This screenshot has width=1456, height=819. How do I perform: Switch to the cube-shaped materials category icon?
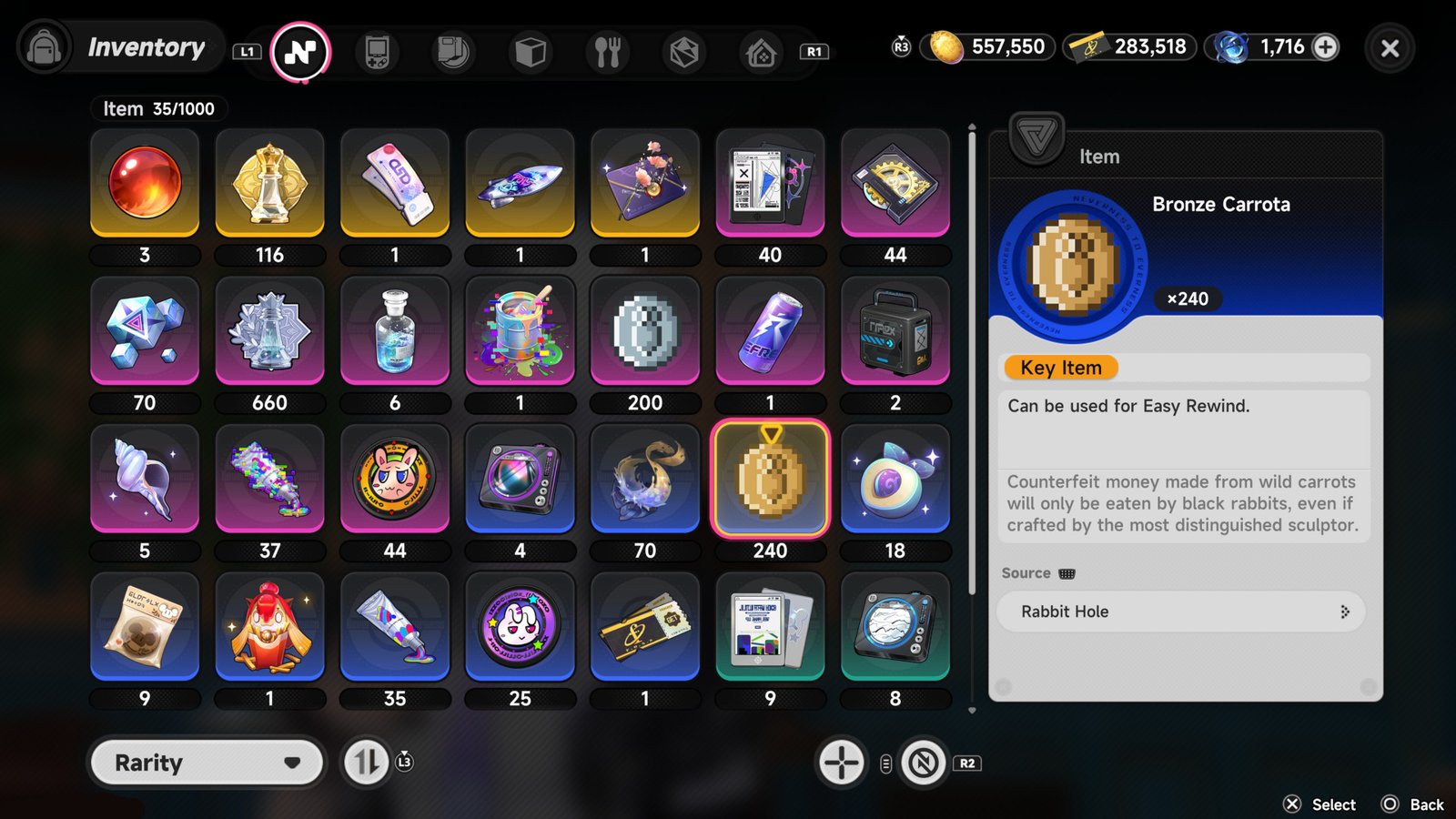[530, 52]
